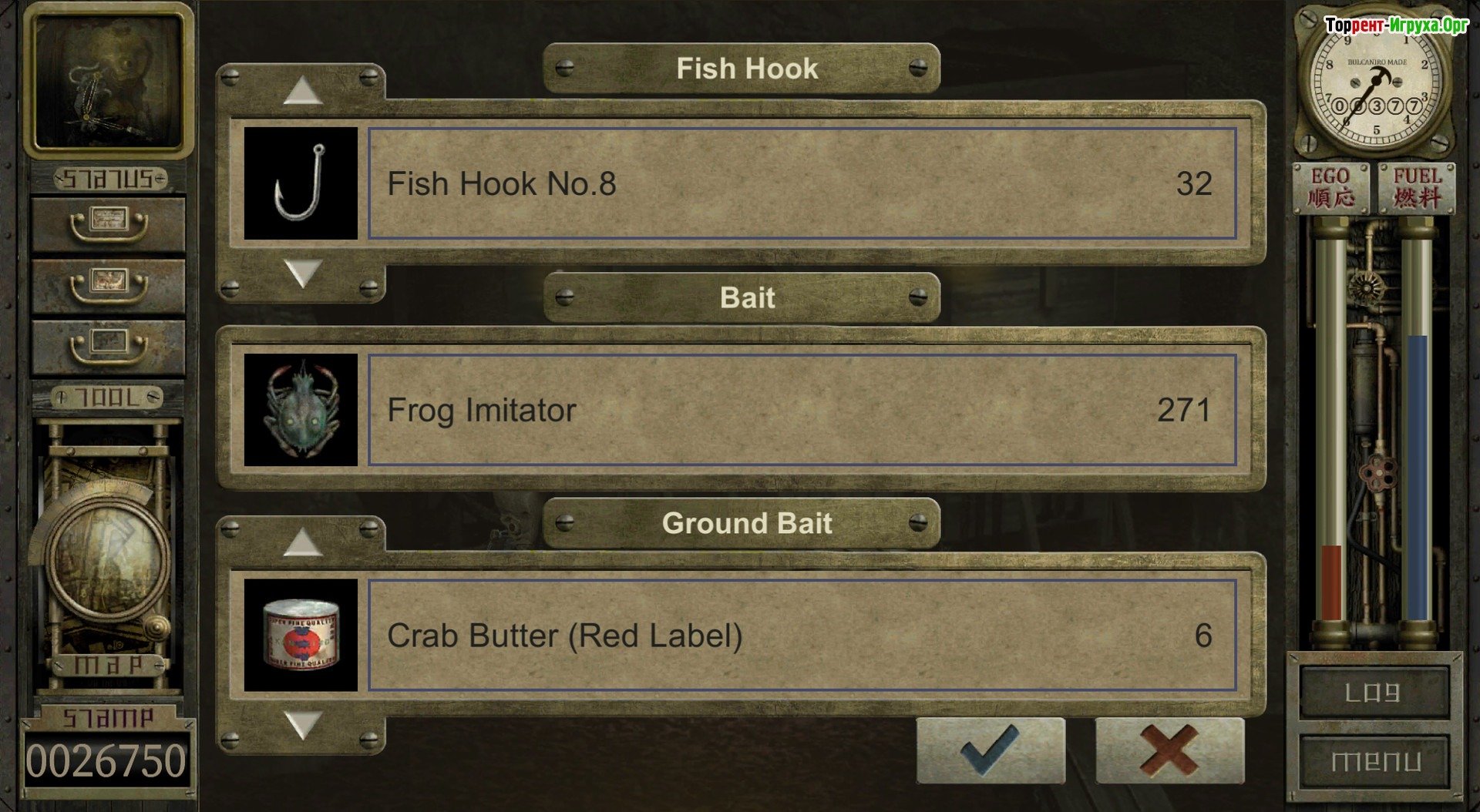Click the up arrow above Ground Bait

[x=302, y=542]
